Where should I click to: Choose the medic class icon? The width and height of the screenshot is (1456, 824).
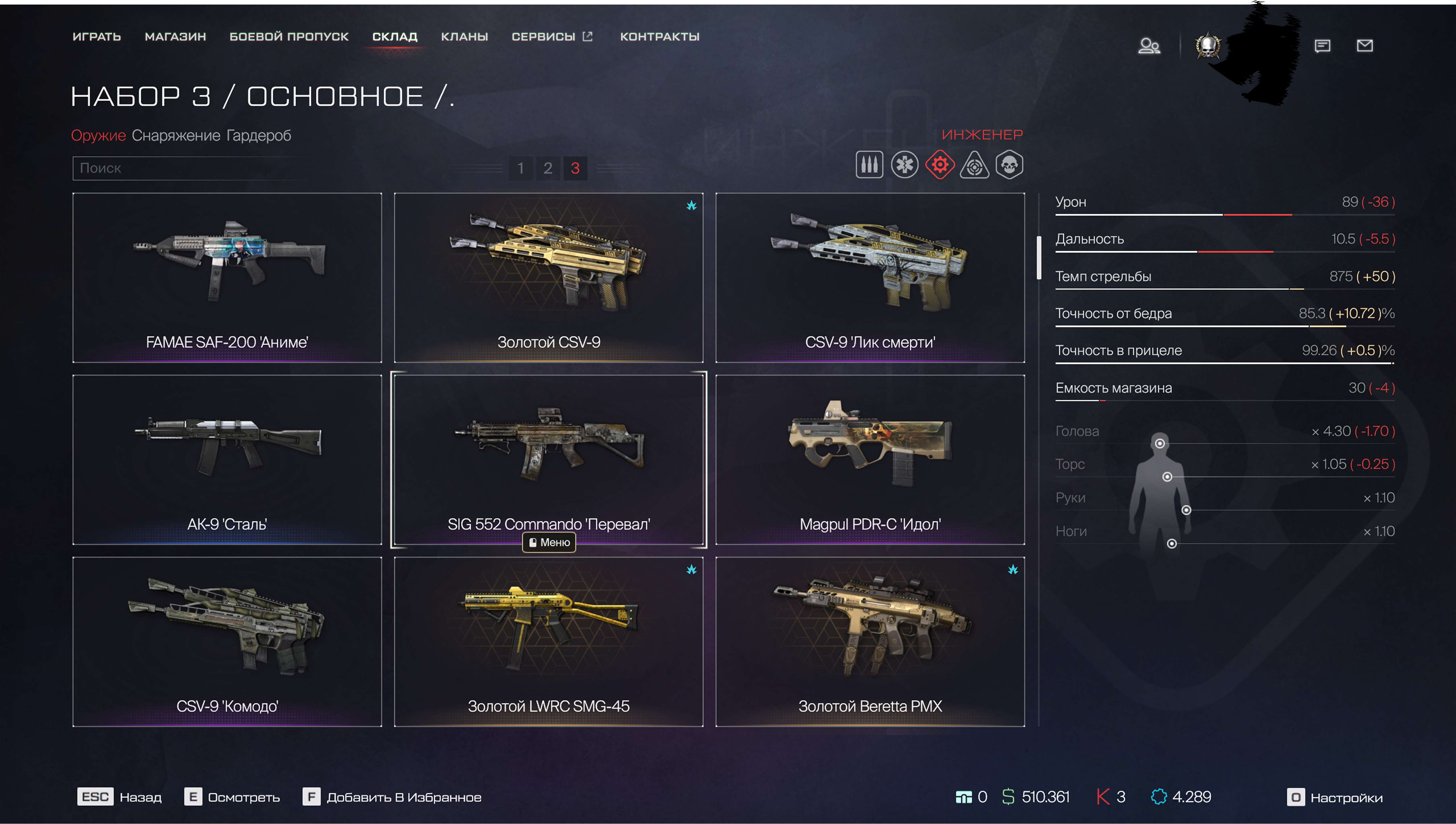point(905,165)
